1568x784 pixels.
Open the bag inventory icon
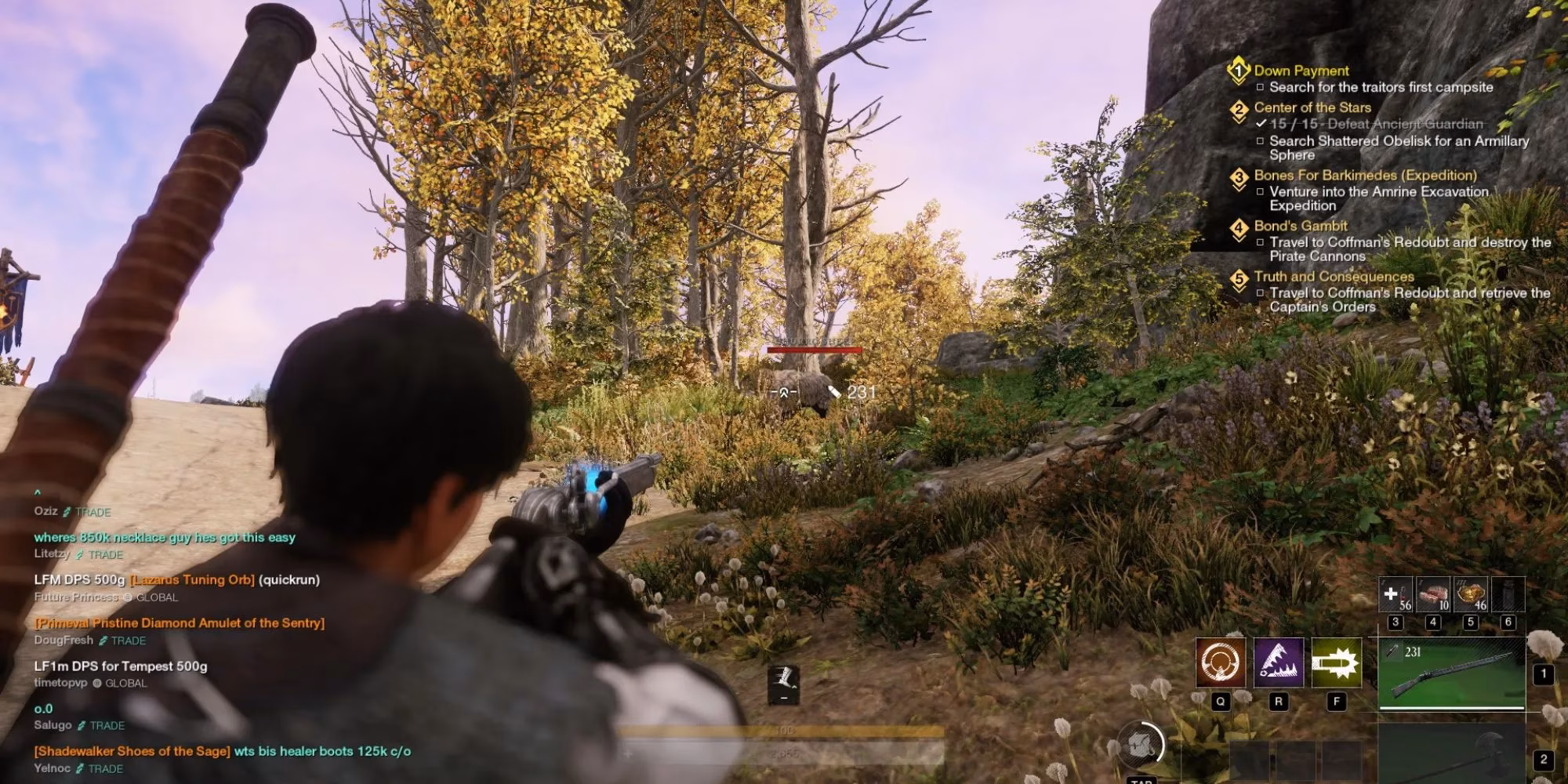pyautogui.click(x=1142, y=745)
